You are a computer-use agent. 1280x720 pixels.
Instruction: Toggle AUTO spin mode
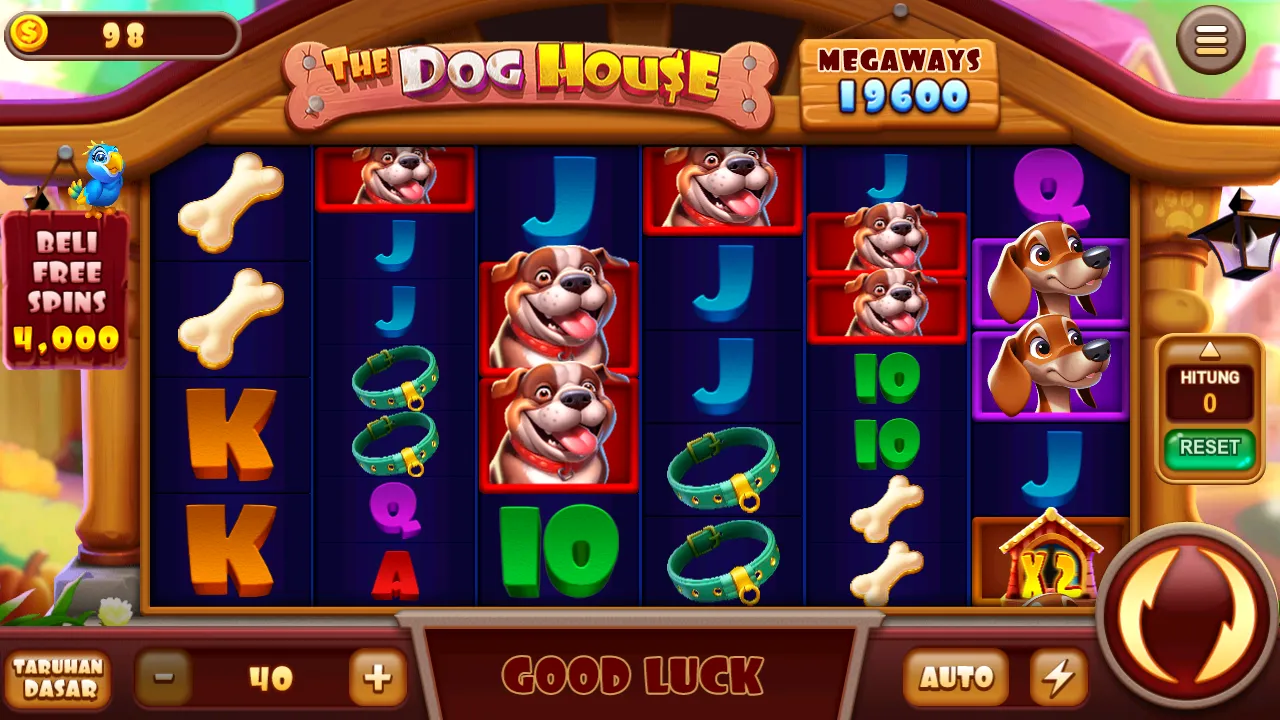tap(958, 676)
